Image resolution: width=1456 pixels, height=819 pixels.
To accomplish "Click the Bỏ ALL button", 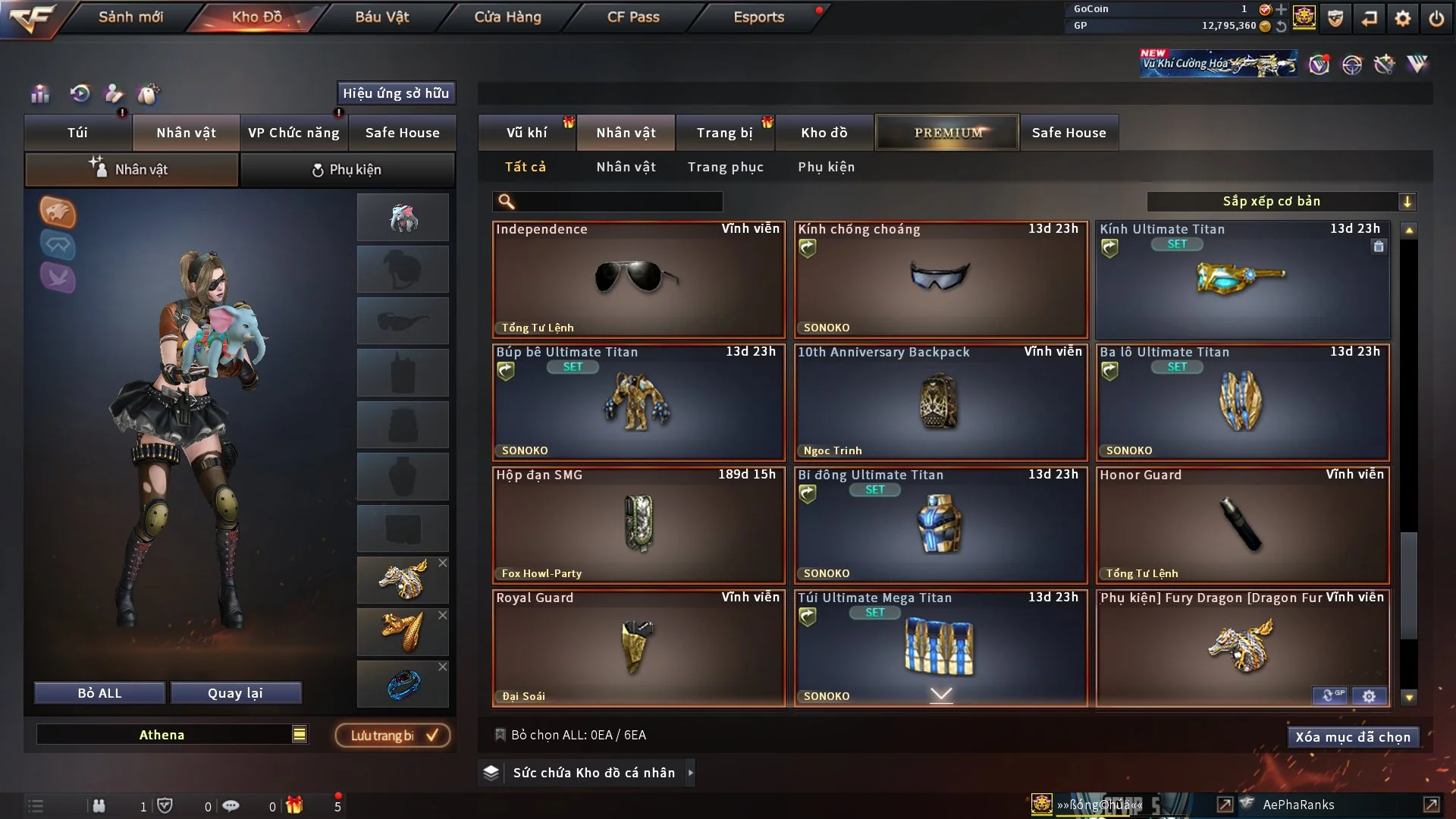I will [x=99, y=693].
